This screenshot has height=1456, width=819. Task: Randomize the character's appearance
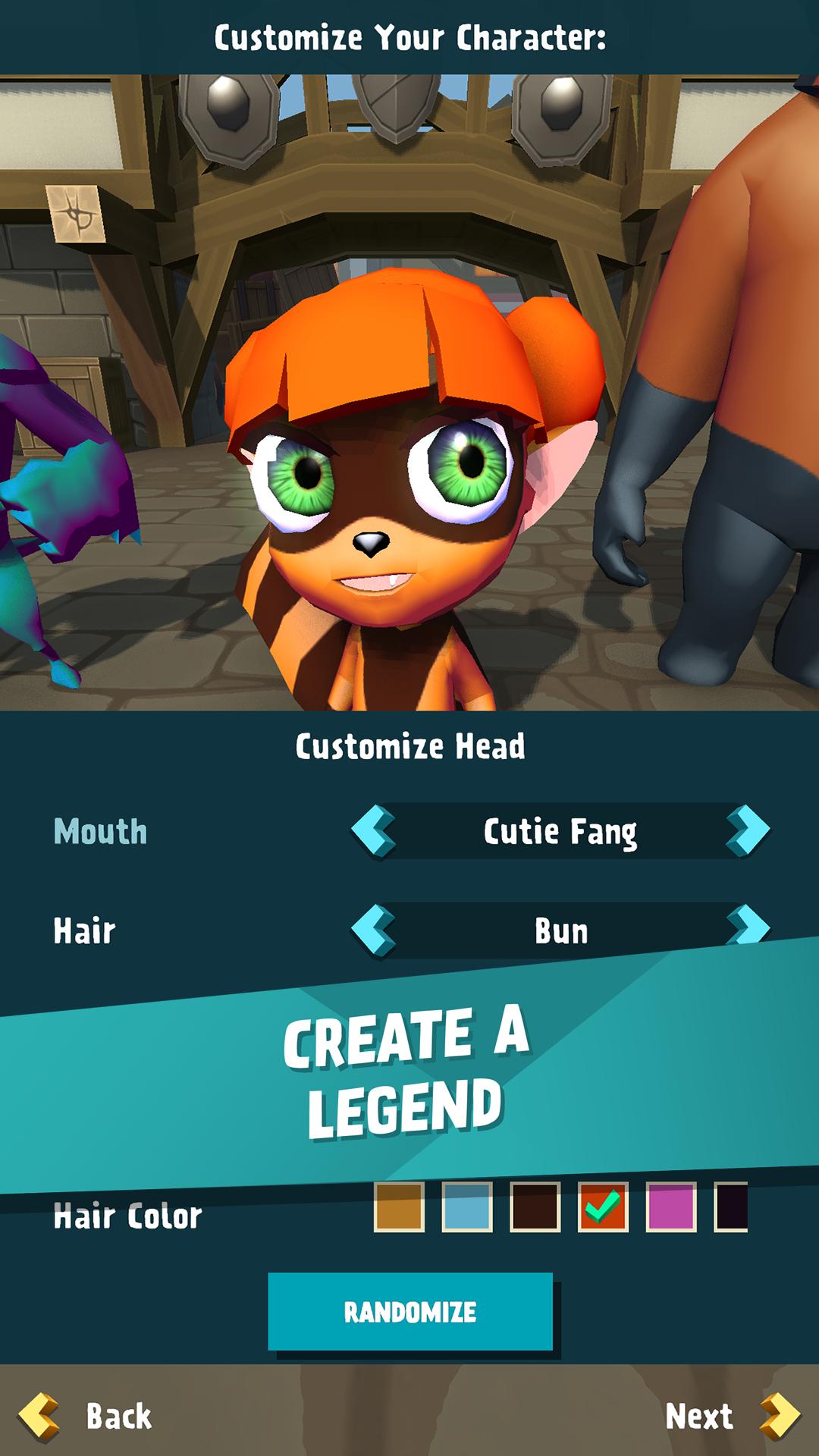click(409, 1312)
